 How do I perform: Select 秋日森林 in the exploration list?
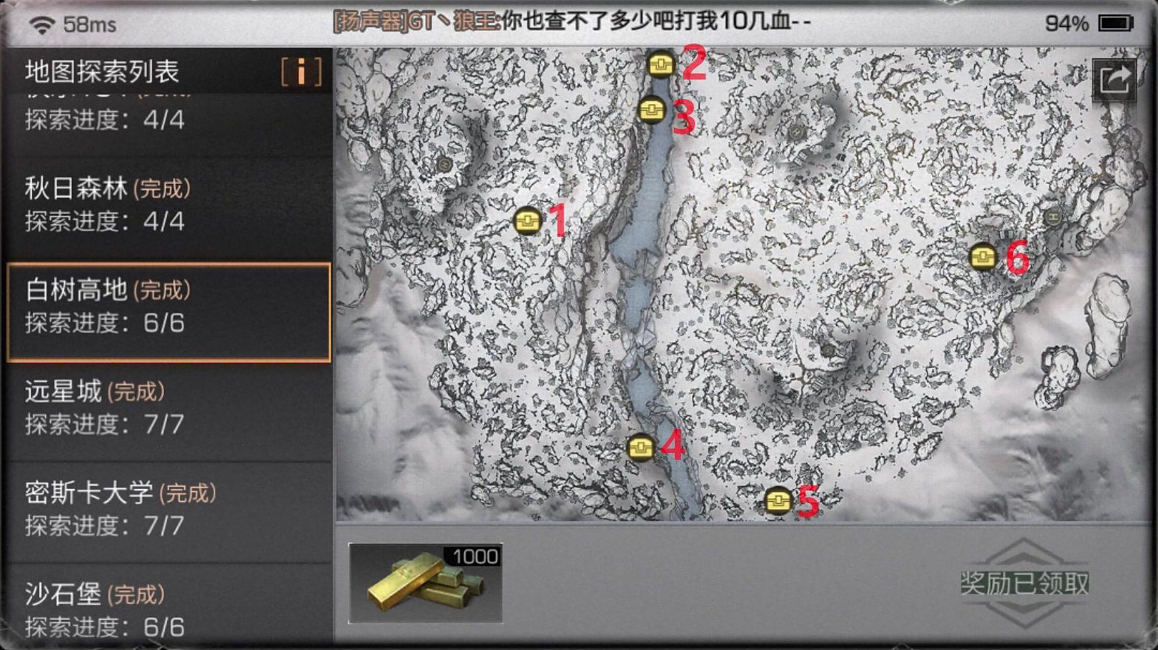[x=167, y=204]
